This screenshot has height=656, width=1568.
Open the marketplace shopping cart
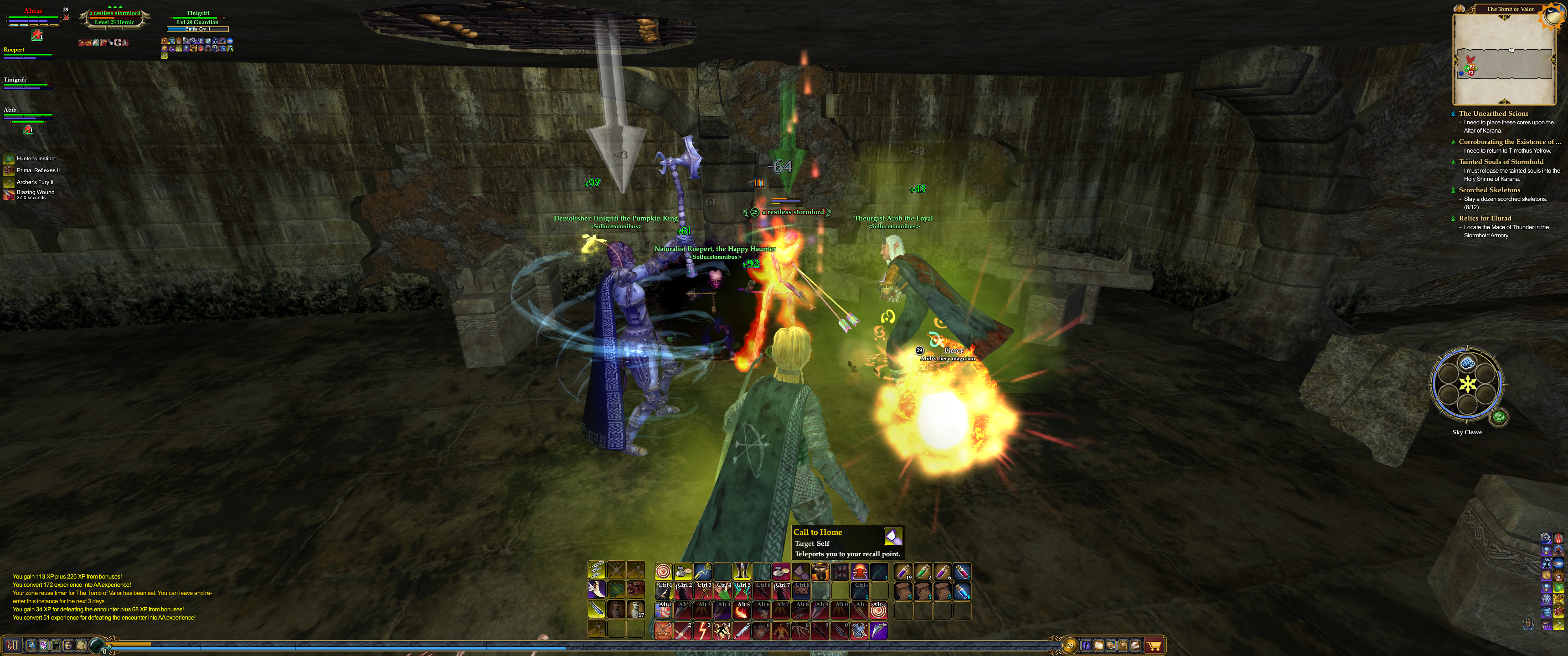(x=1154, y=645)
